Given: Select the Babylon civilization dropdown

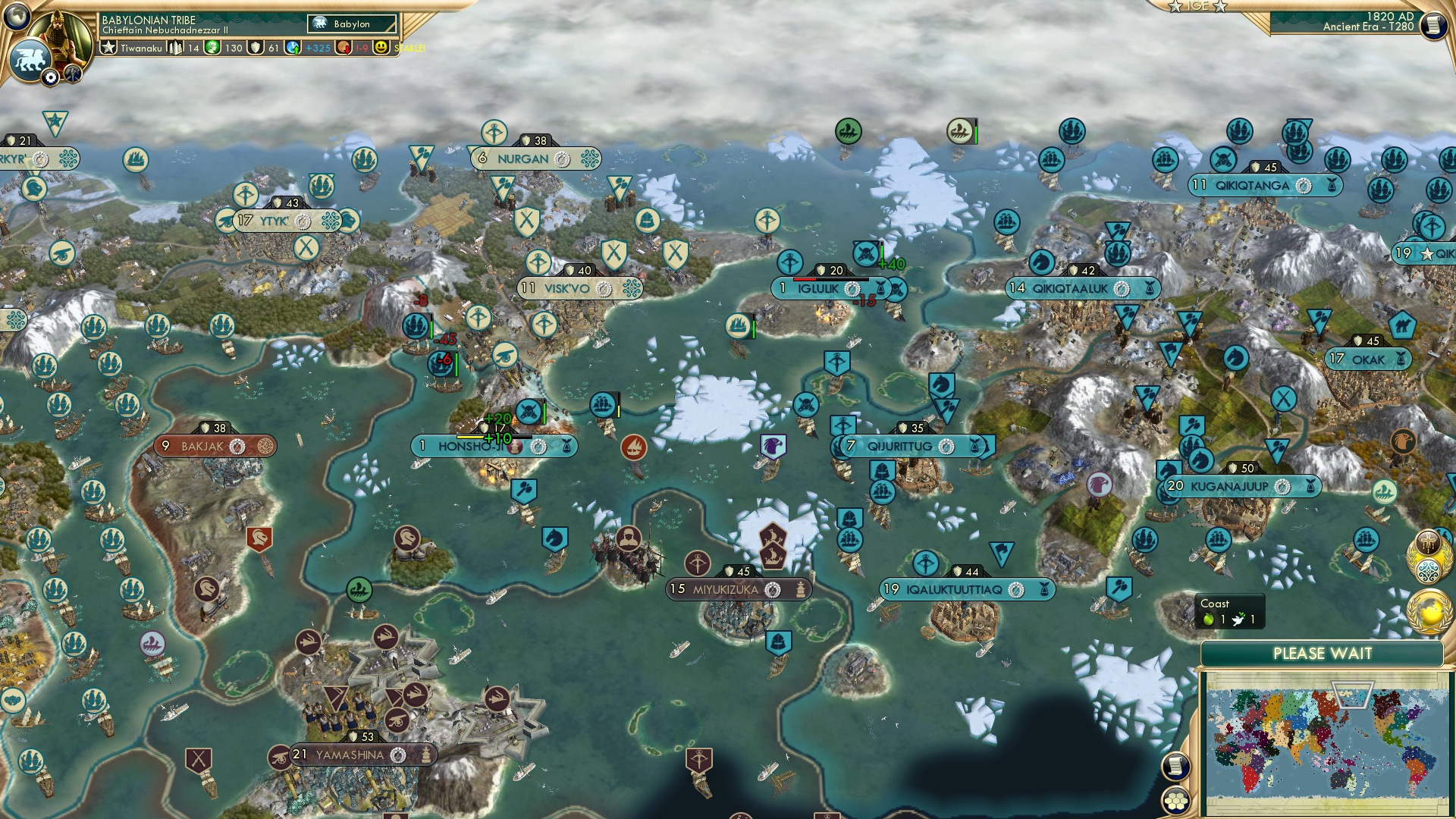Looking at the screenshot, I should pos(353,24).
